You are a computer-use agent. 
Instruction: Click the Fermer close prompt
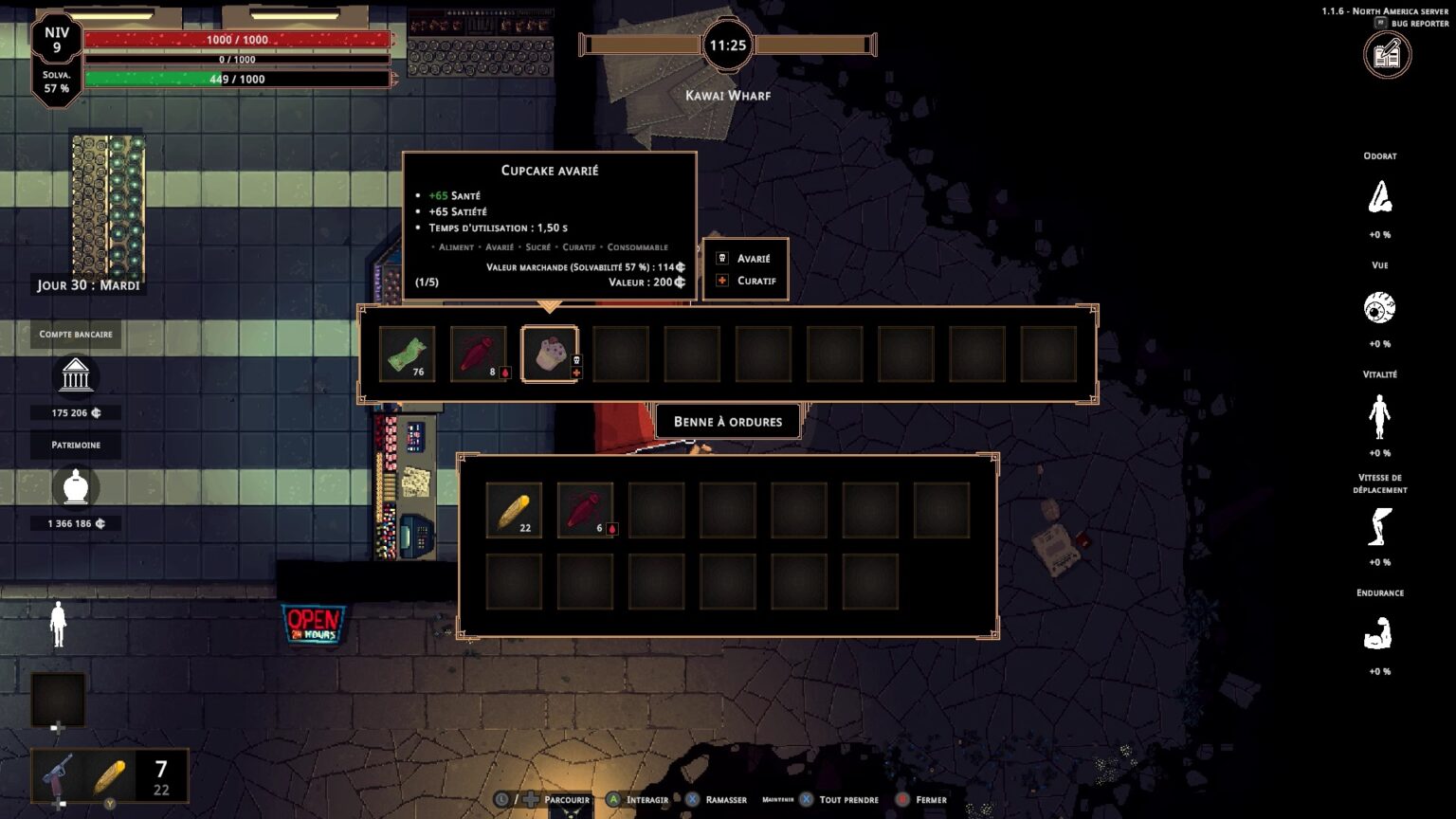pos(930,800)
